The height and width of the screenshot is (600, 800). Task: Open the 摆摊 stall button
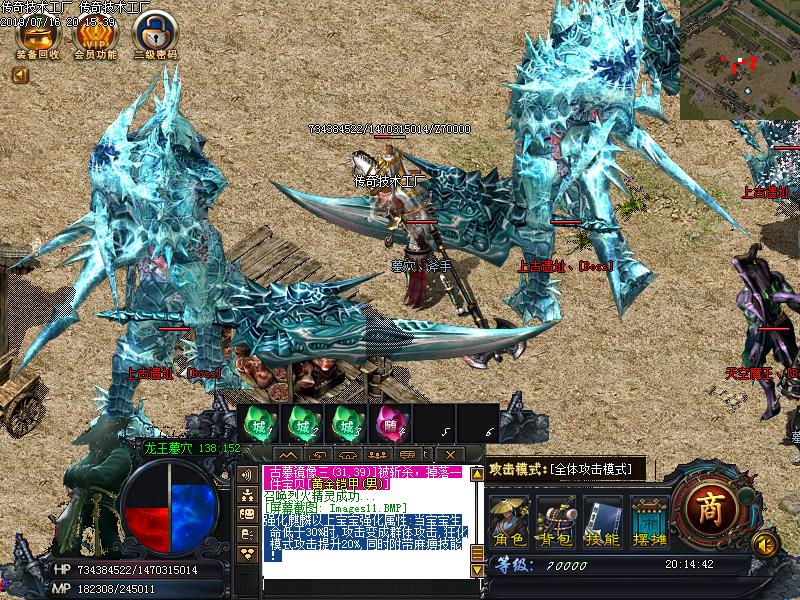648,521
